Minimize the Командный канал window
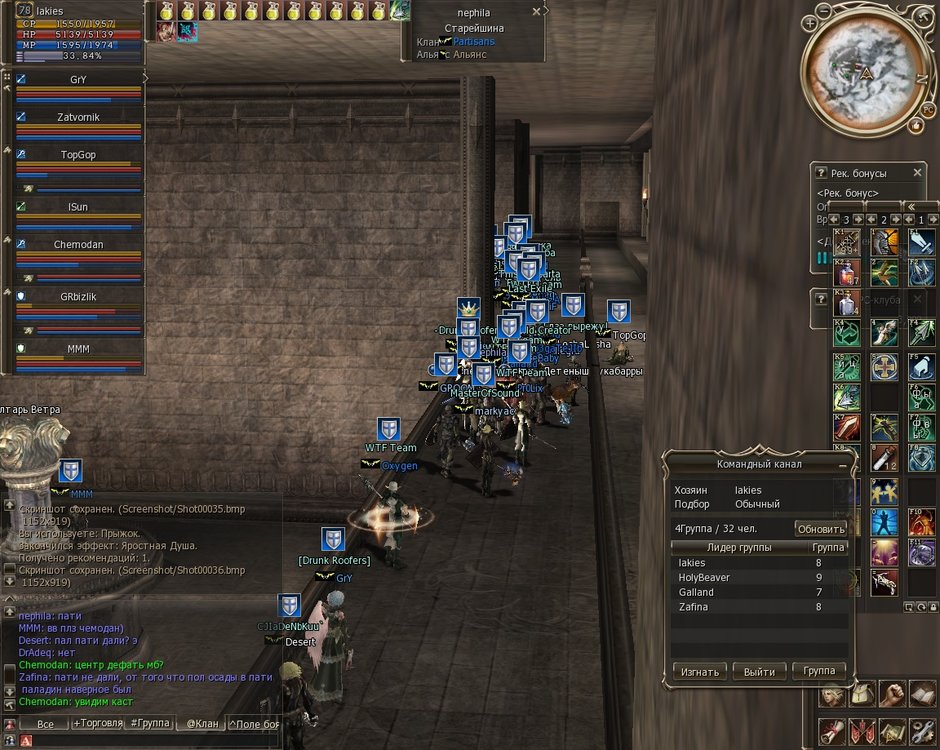 [x=842, y=465]
